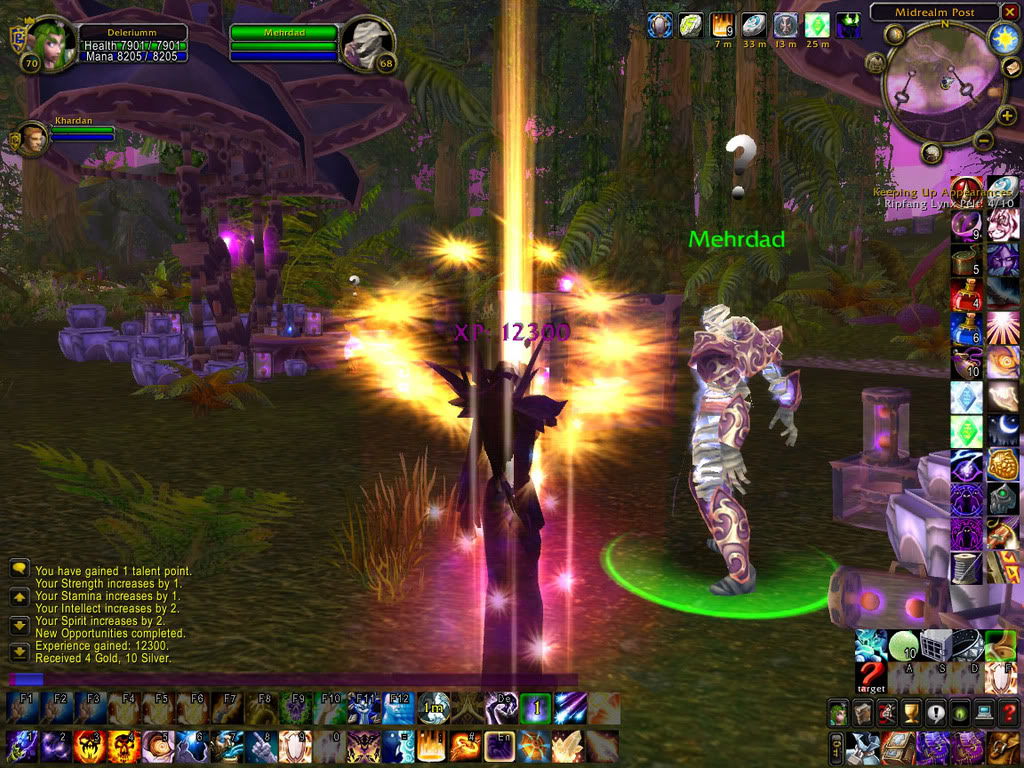Click the sun time-of-day indicator
Viewport: 1024px width, 768px height.
pyautogui.click(x=1003, y=38)
